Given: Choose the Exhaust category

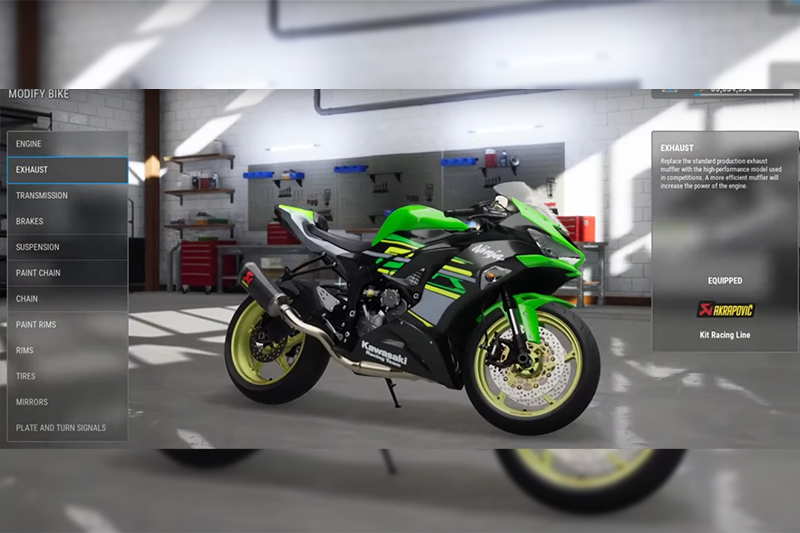Looking at the screenshot, I should point(67,170).
